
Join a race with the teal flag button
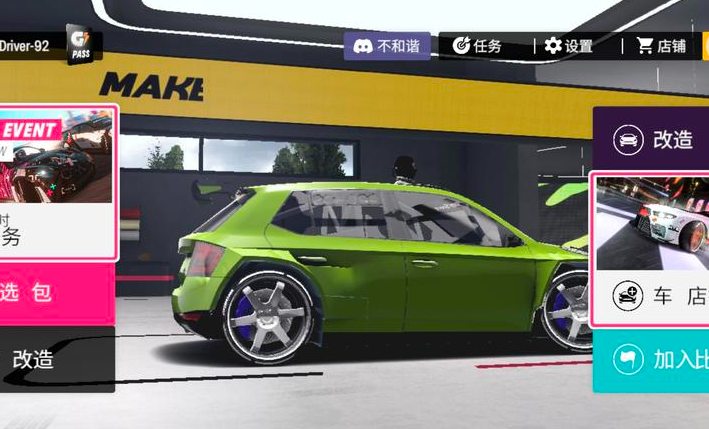pyautogui.click(x=652, y=360)
